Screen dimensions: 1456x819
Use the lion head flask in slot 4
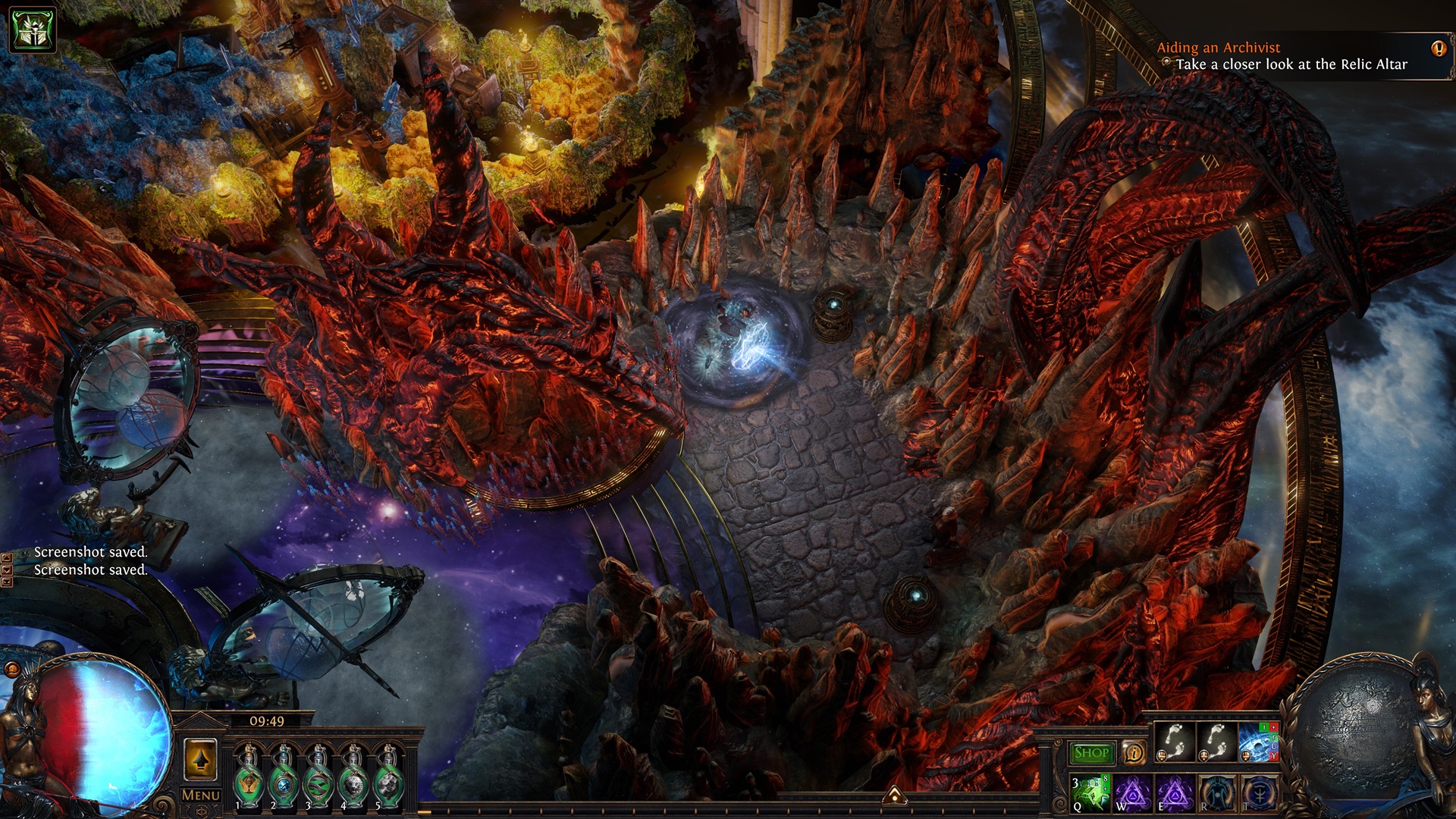click(x=353, y=778)
